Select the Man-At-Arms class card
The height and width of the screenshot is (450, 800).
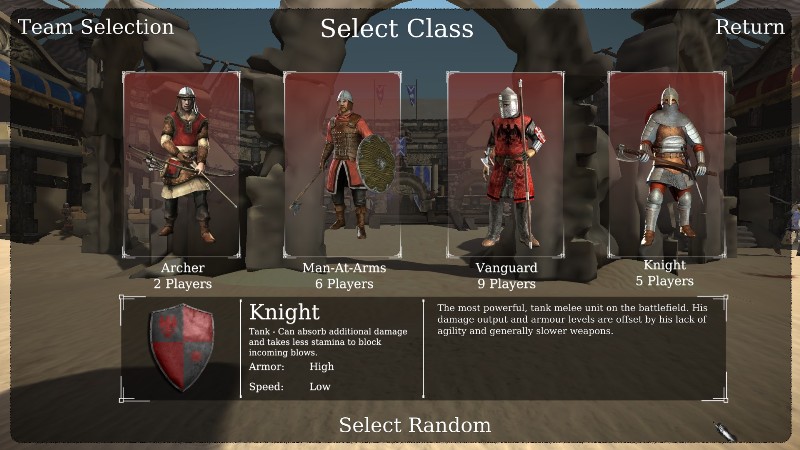[343, 164]
